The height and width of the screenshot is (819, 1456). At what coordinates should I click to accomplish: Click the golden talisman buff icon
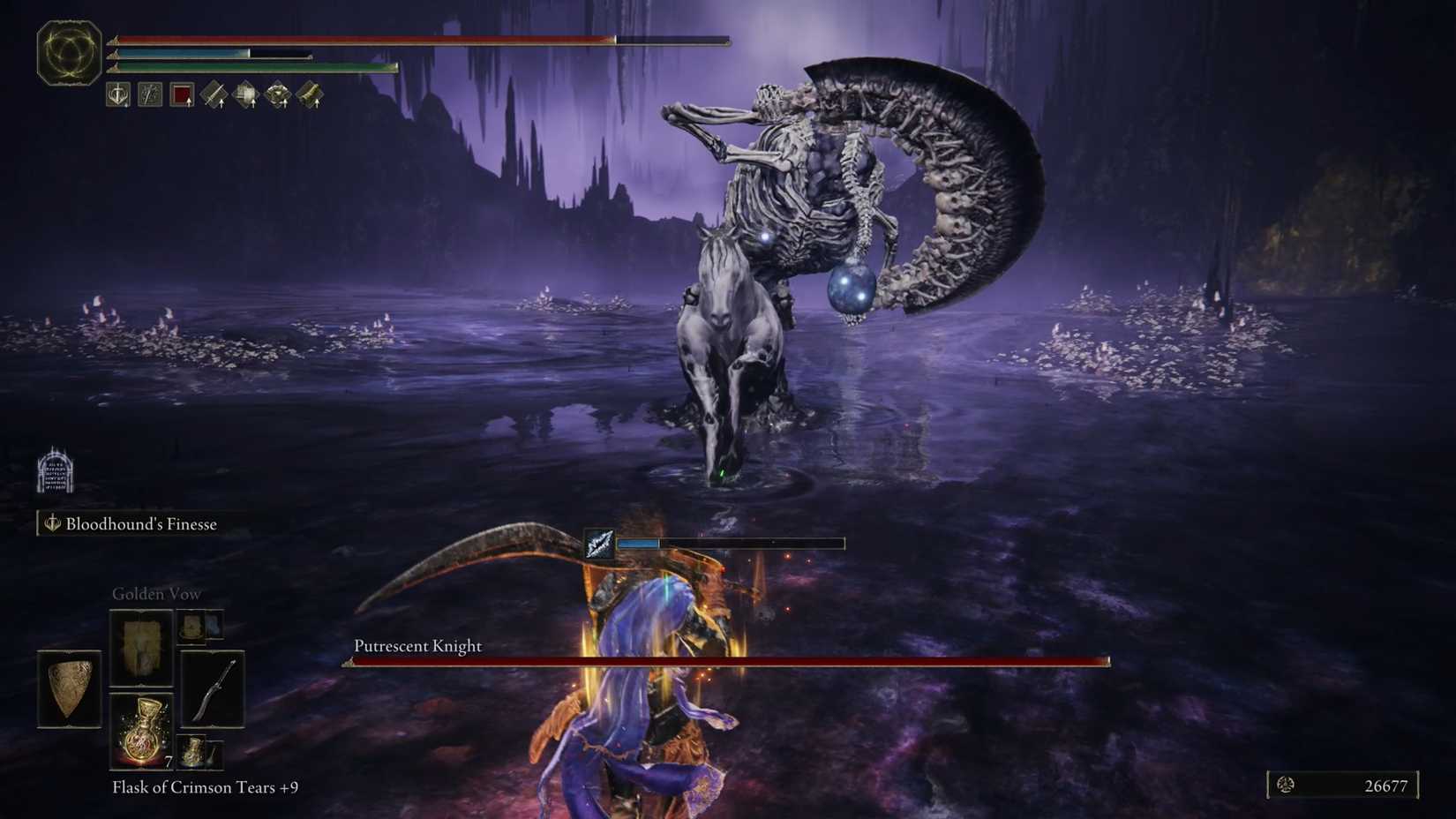280,93
